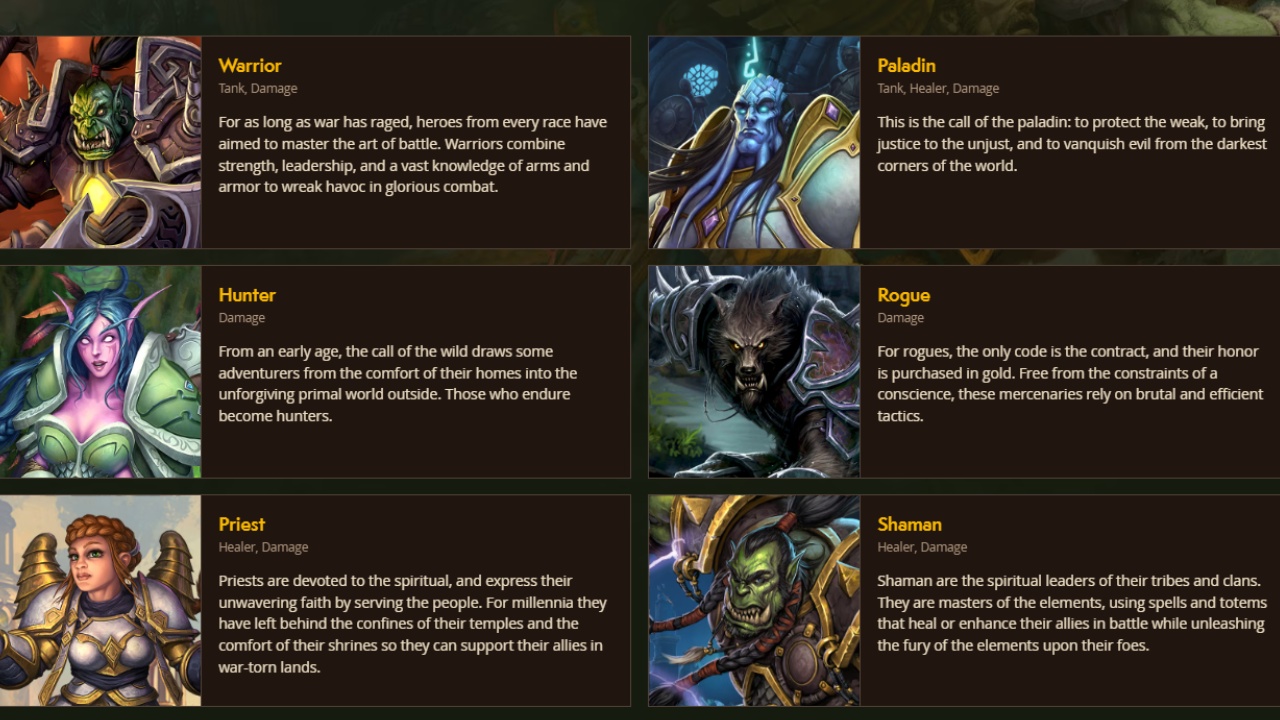Select the Hunter class title
This screenshot has width=1280, height=720.
[x=246, y=295]
